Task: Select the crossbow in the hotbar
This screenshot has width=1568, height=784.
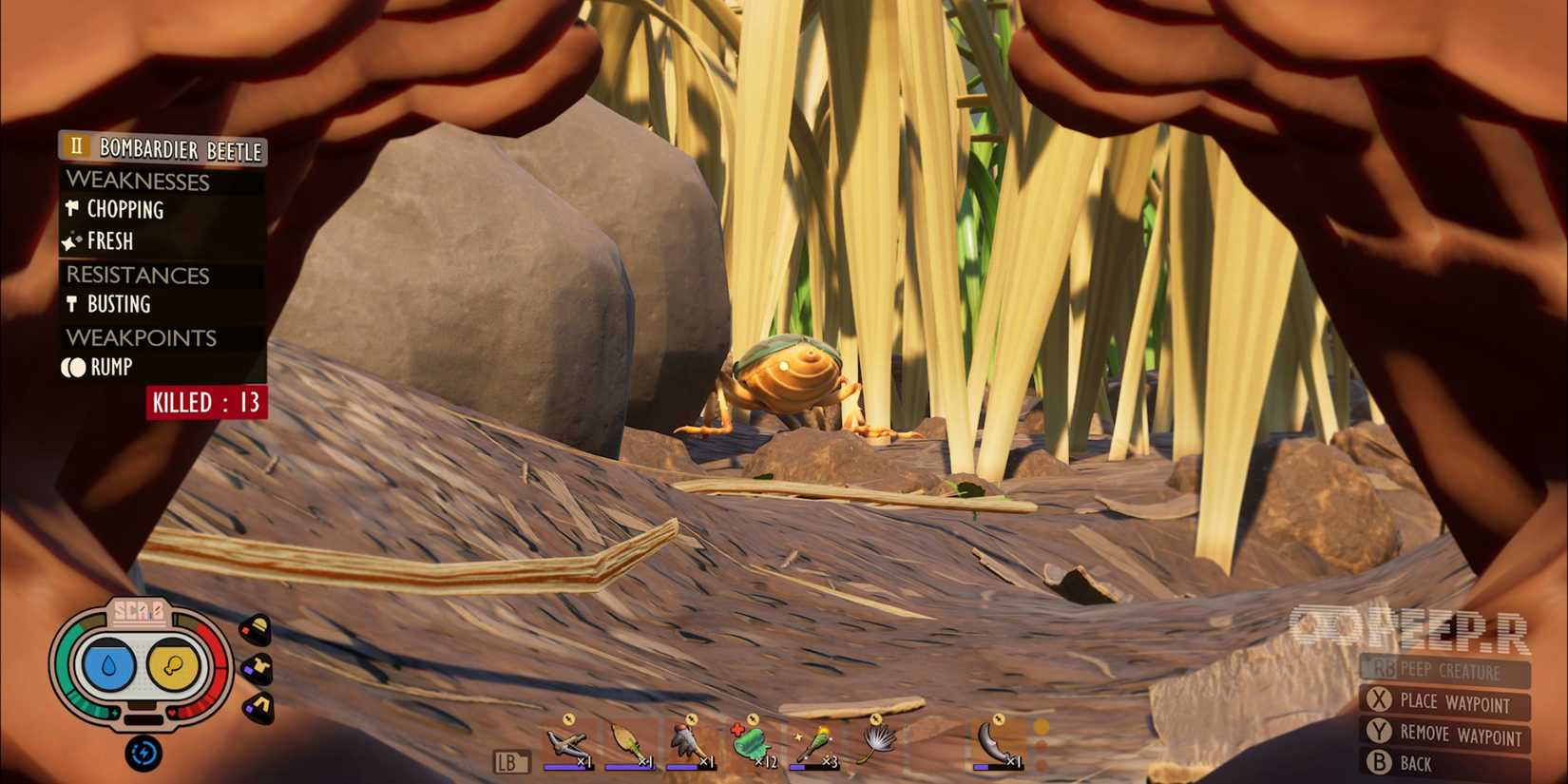Action: point(564,741)
